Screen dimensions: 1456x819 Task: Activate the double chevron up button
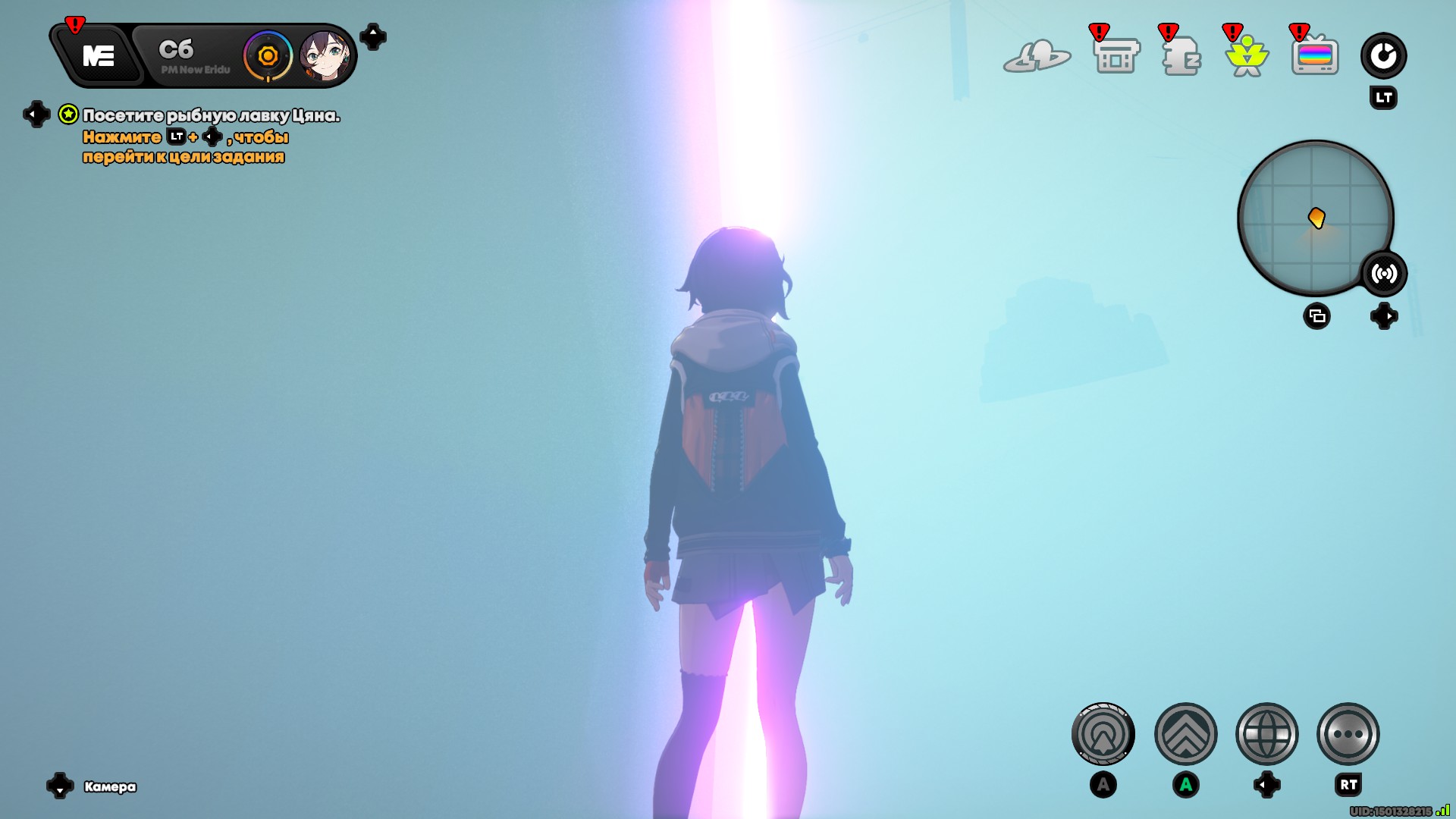pos(1185,734)
